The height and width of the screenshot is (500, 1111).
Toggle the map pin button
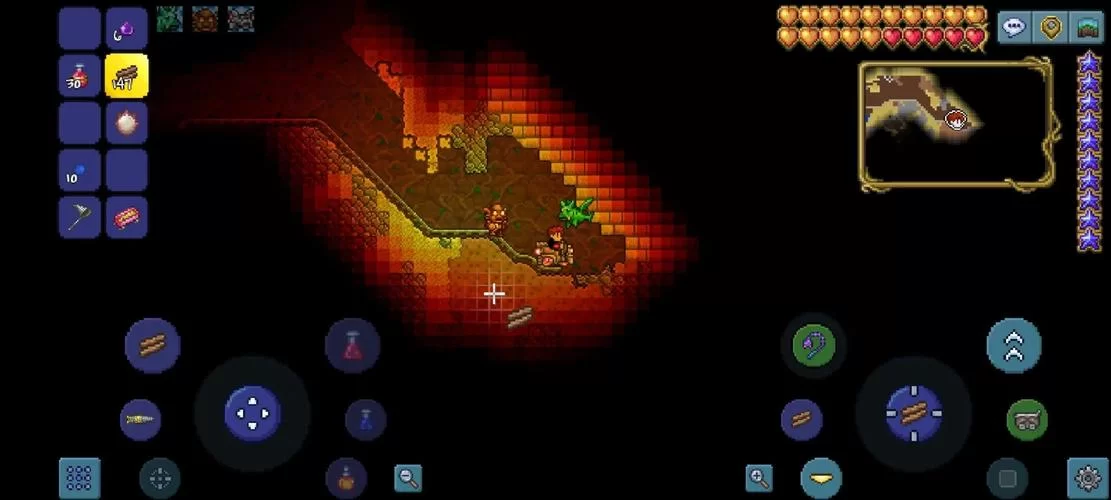coord(1050,27)
